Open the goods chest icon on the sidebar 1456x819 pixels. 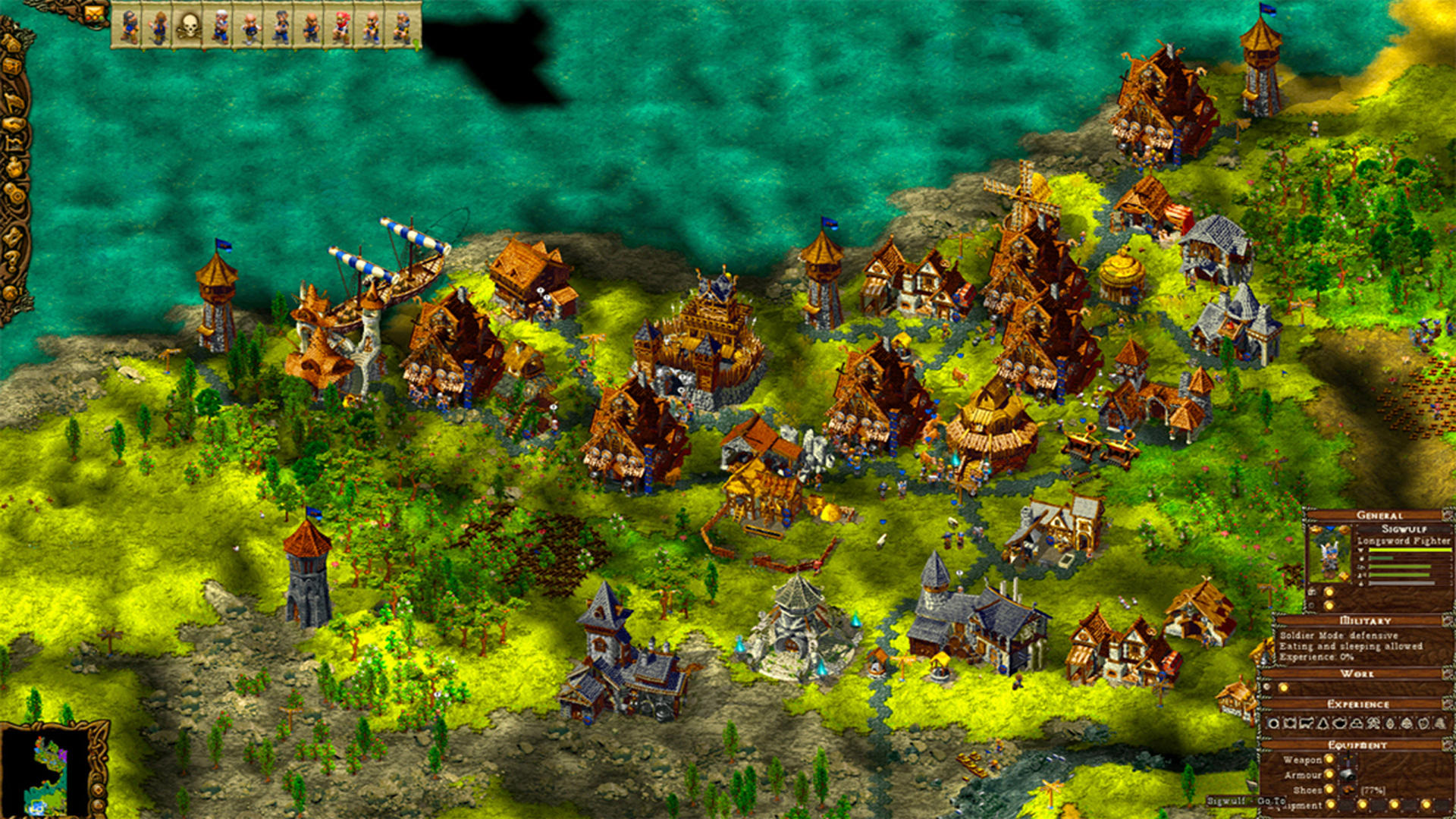(14, 67)
